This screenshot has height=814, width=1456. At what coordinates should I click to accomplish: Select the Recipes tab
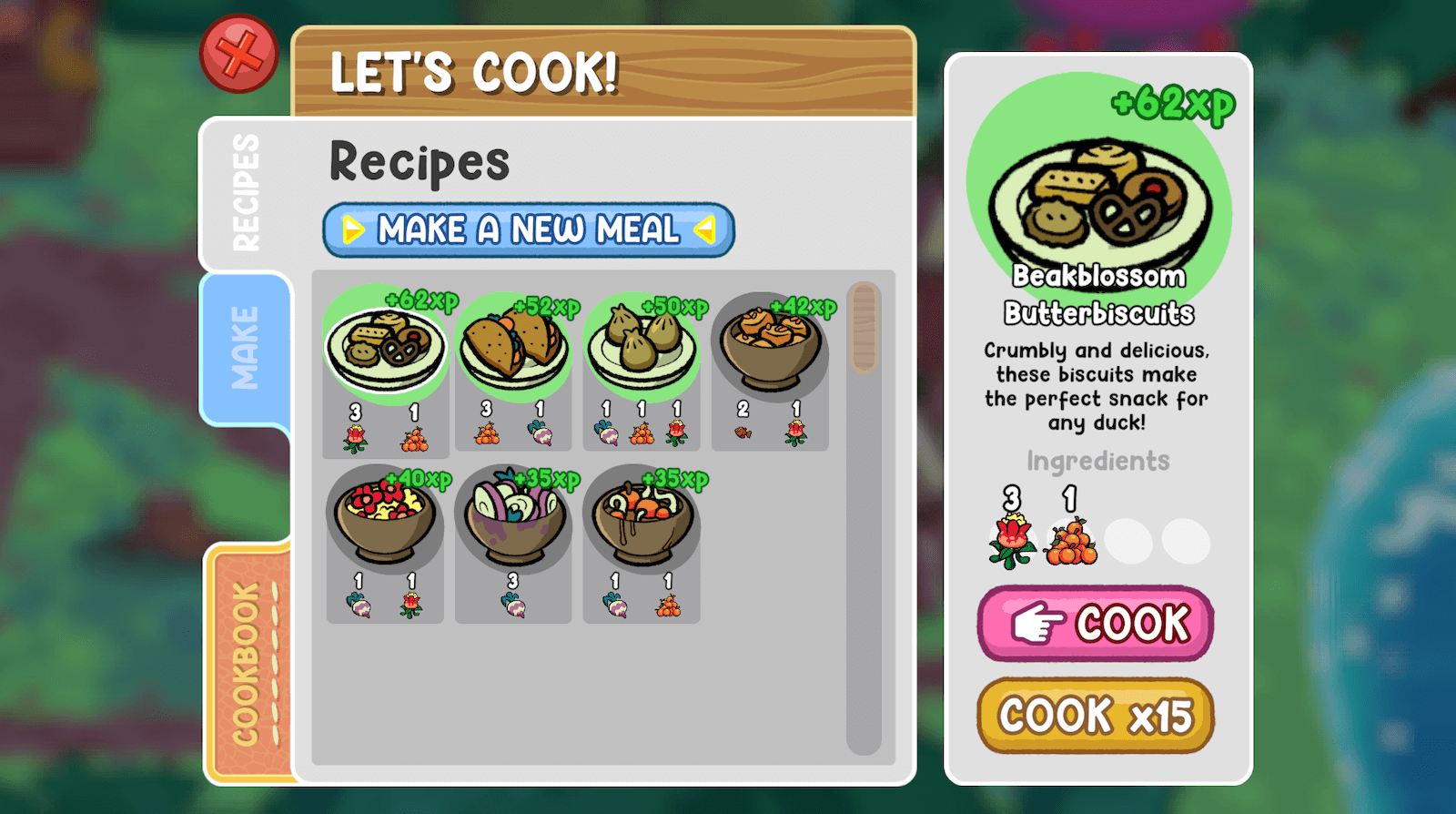pyautogui.click(x=246, y=193)
